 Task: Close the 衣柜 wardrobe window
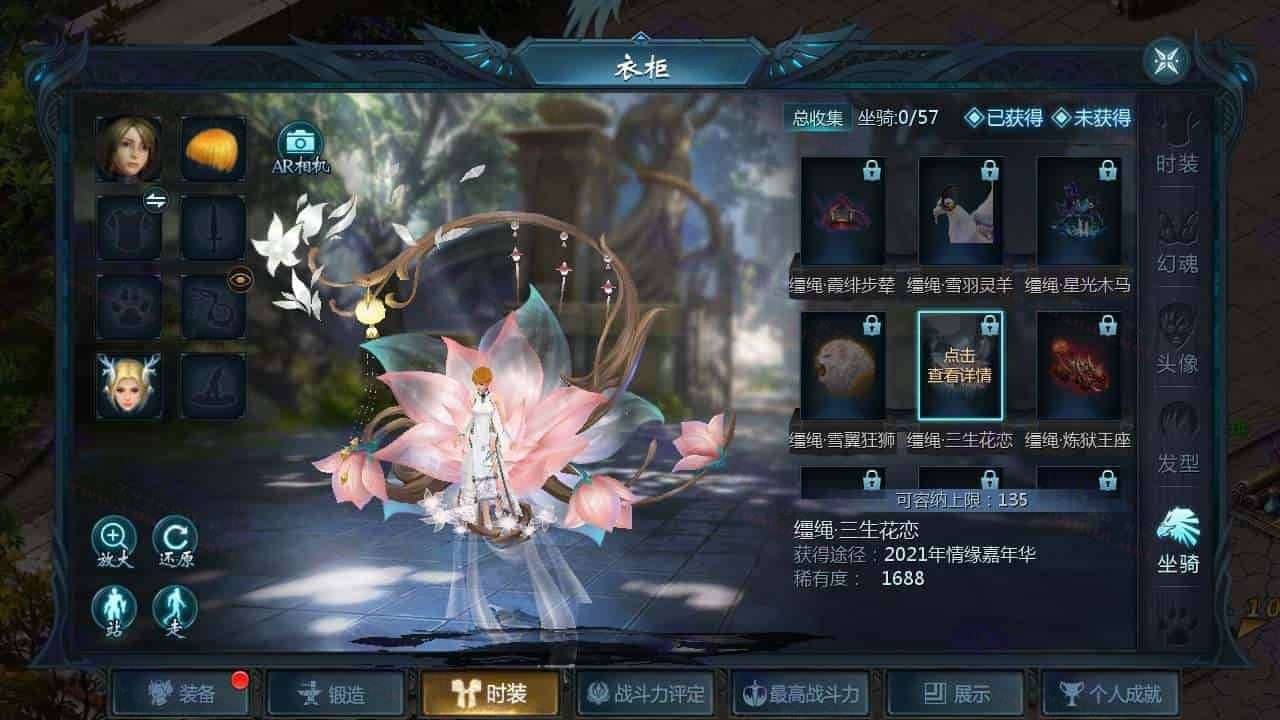[1166, 61]
